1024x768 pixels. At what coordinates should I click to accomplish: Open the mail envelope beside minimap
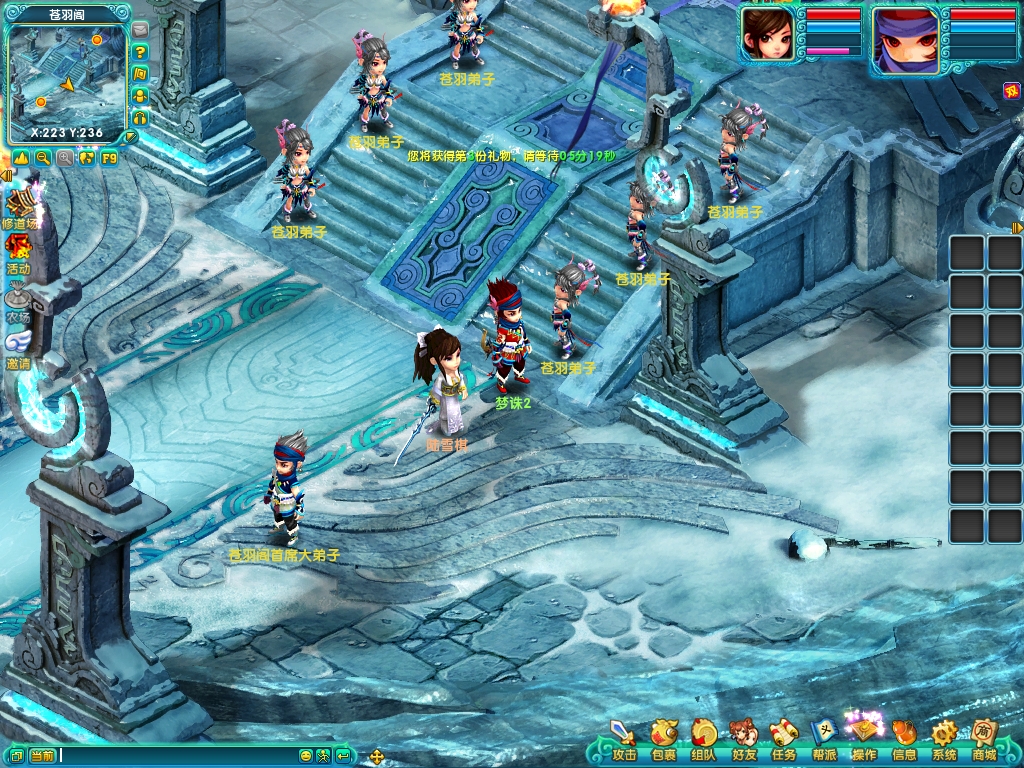[140, 30]
